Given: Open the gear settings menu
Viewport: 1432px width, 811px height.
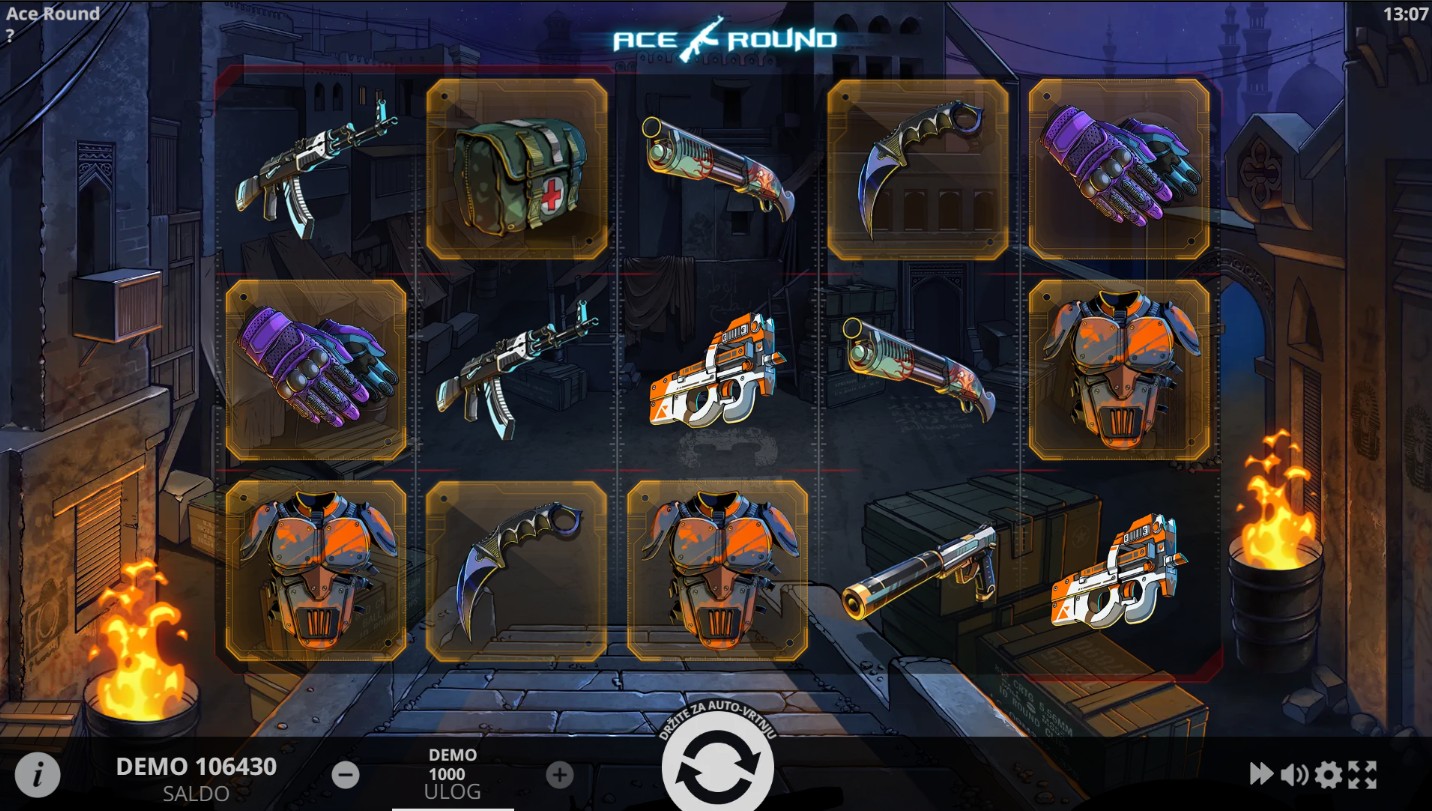Looking at the screenshot, I should [x=1328, y=773].
